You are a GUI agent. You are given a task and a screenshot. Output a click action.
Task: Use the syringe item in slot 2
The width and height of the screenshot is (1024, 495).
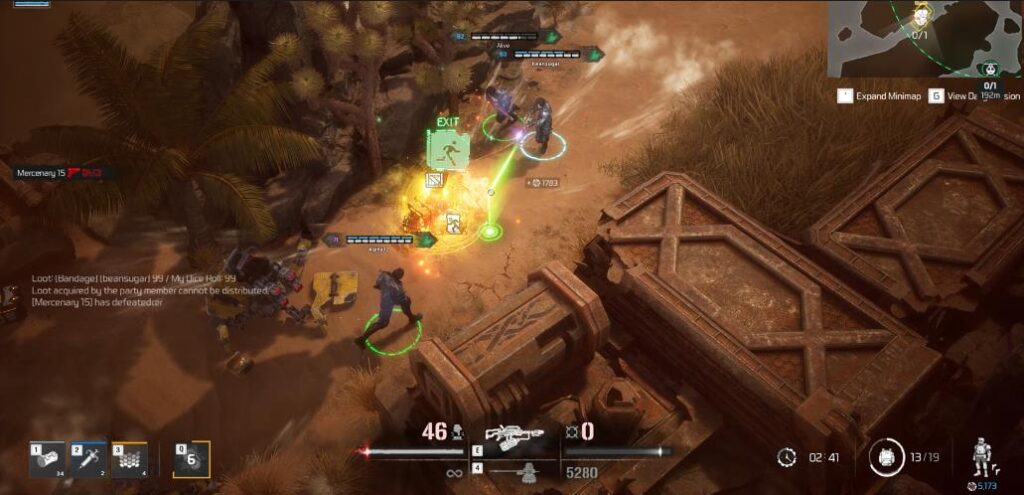pos(88,459)
